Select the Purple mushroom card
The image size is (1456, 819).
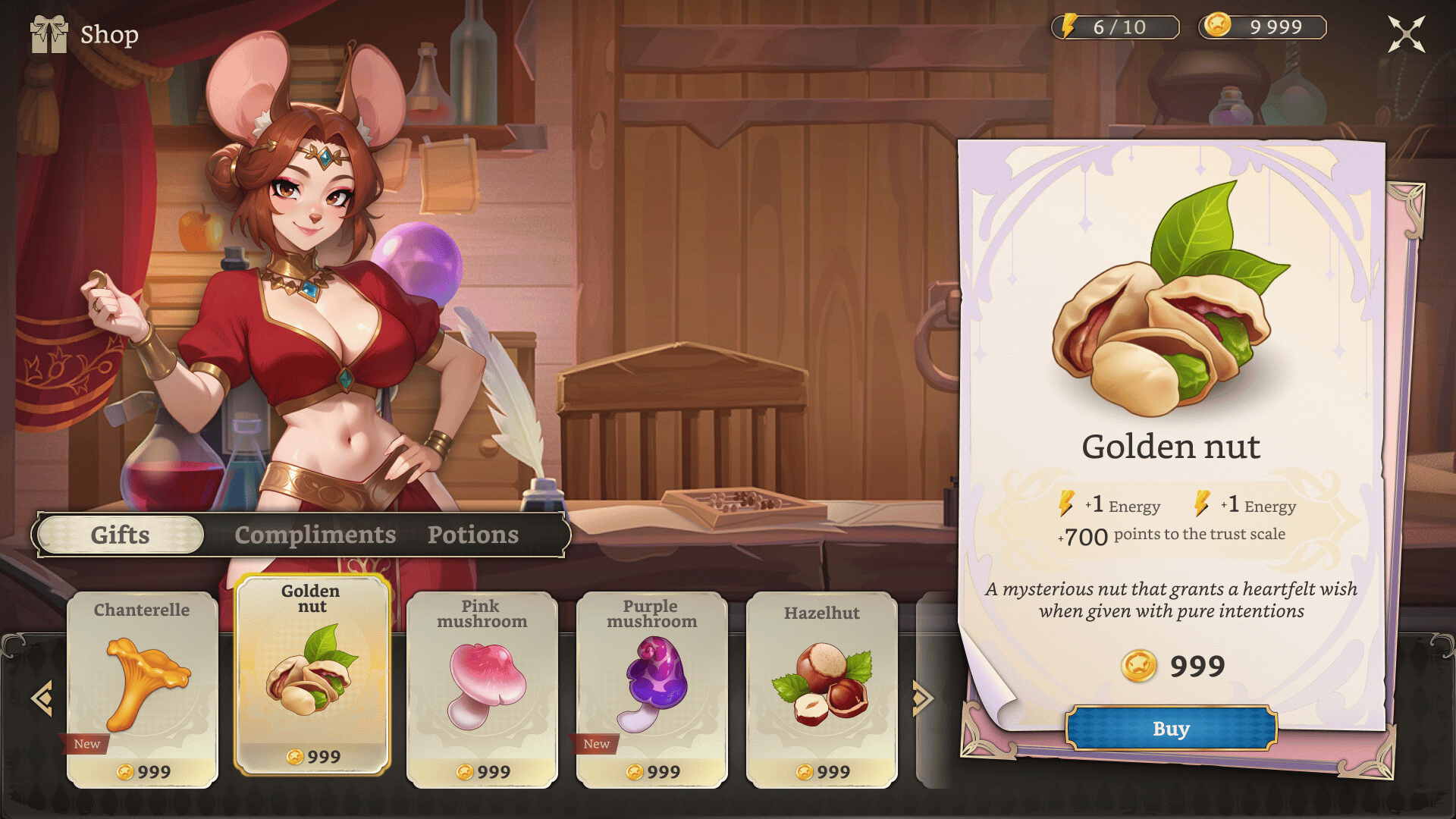point(652,690)
